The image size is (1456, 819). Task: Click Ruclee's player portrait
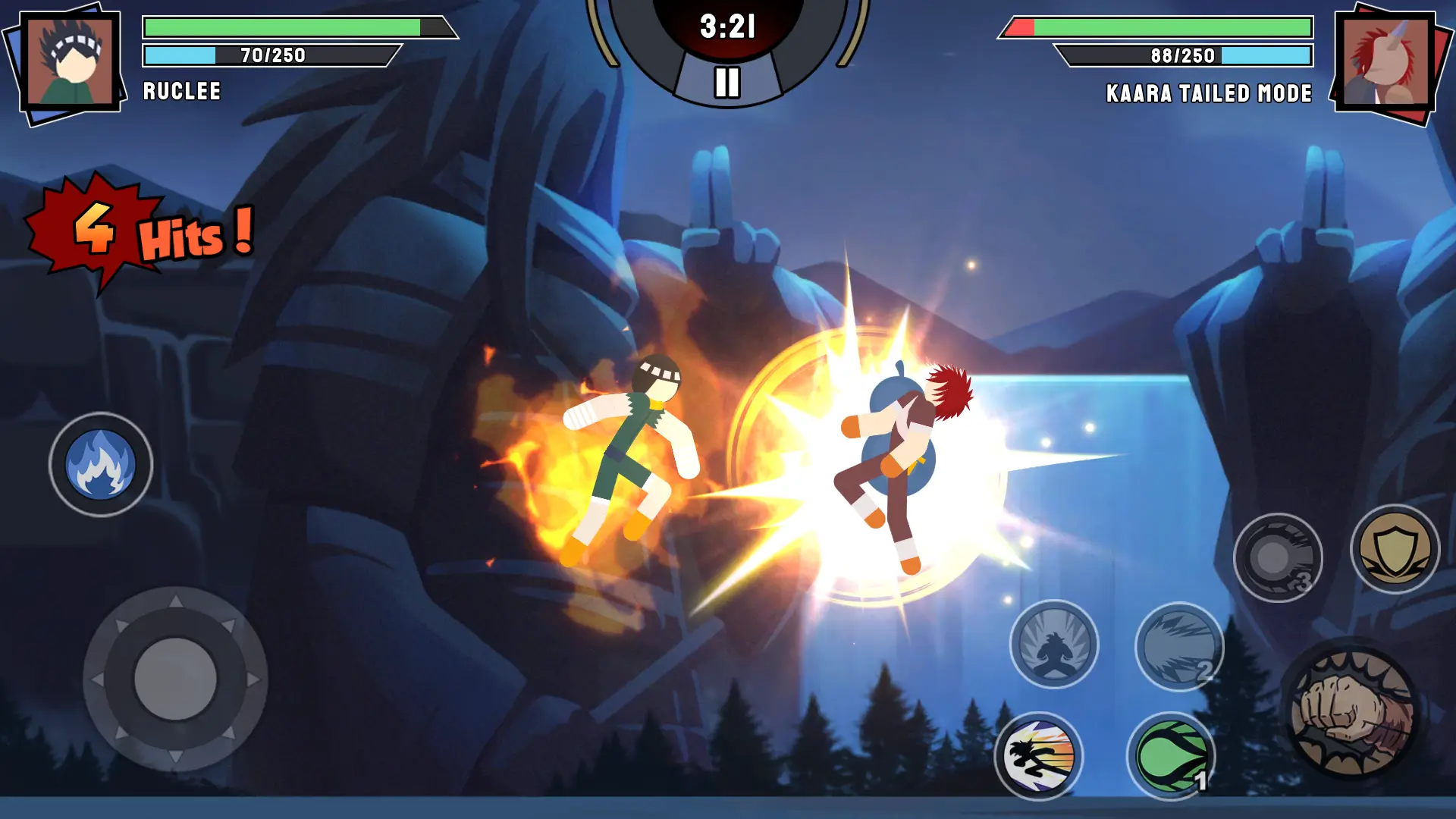tap(71, 62)
